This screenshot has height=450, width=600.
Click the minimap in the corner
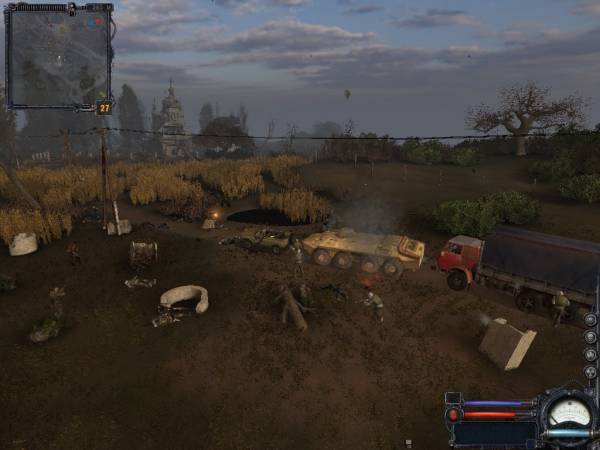(x=57, y=56)
